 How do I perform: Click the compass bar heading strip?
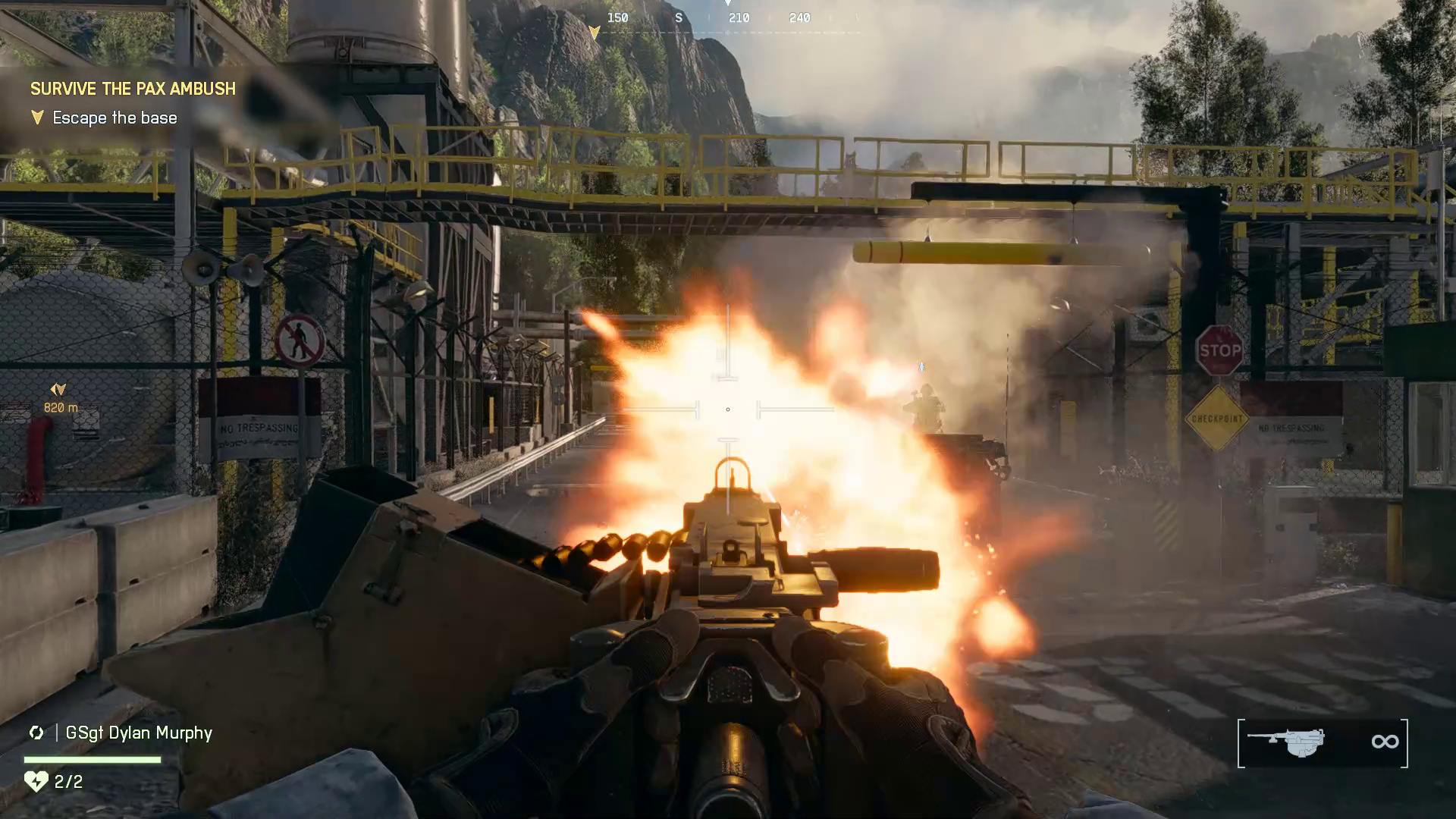click(726, 18)
